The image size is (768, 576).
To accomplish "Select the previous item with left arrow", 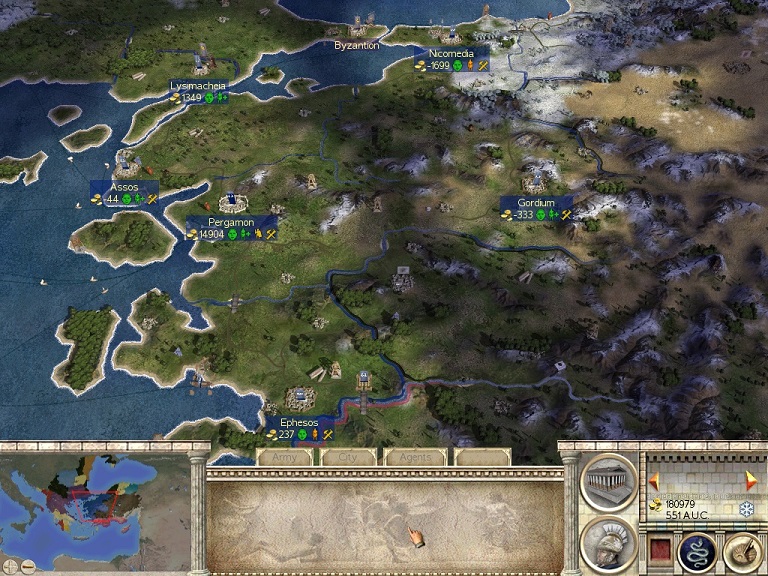I will pyautogui.click(x=651, y=478).
